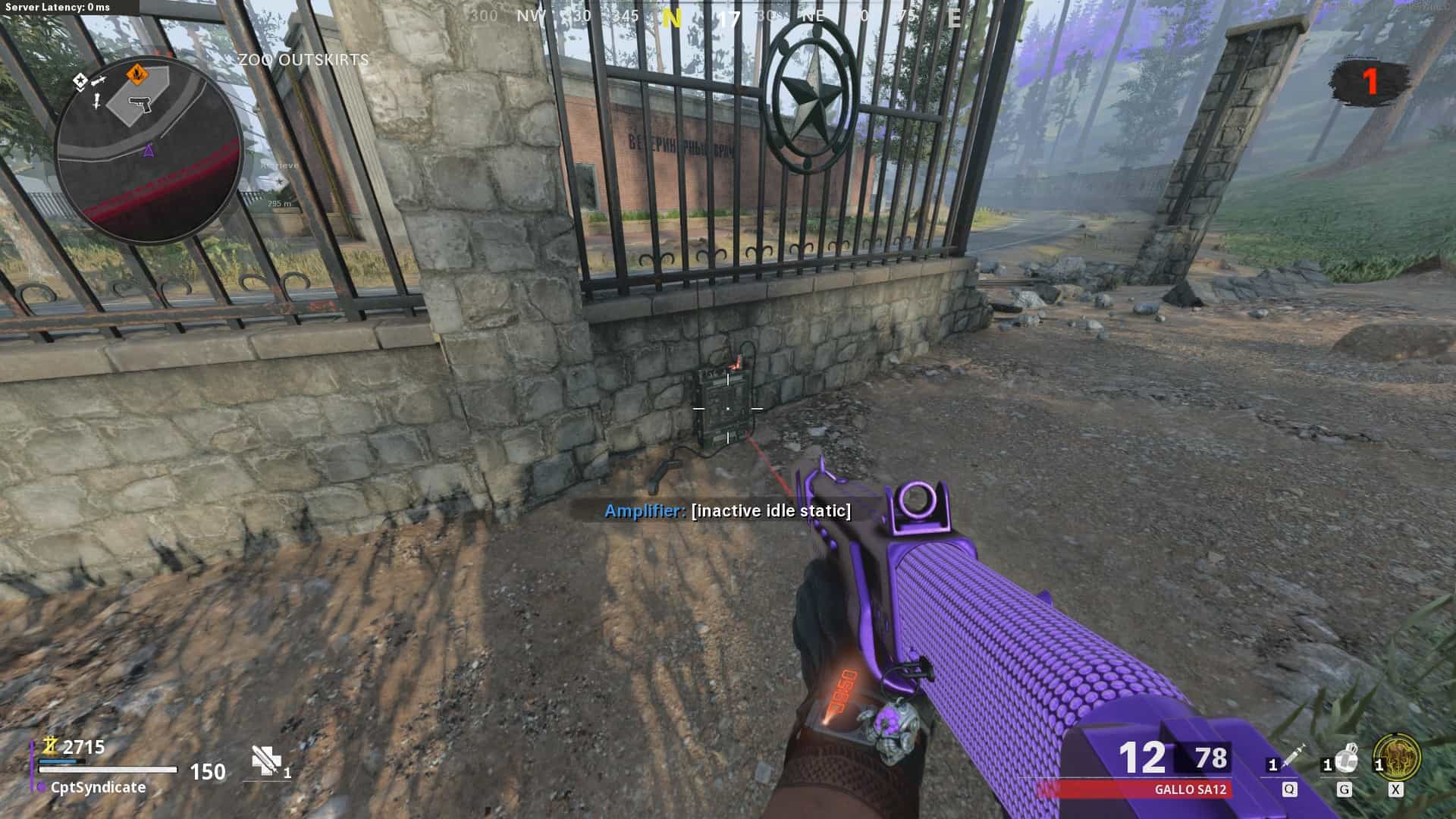This screenshot has height=819, width=1456.
Task: Use the Stim Shot syringe icon
Action: tap(1291, 758)
